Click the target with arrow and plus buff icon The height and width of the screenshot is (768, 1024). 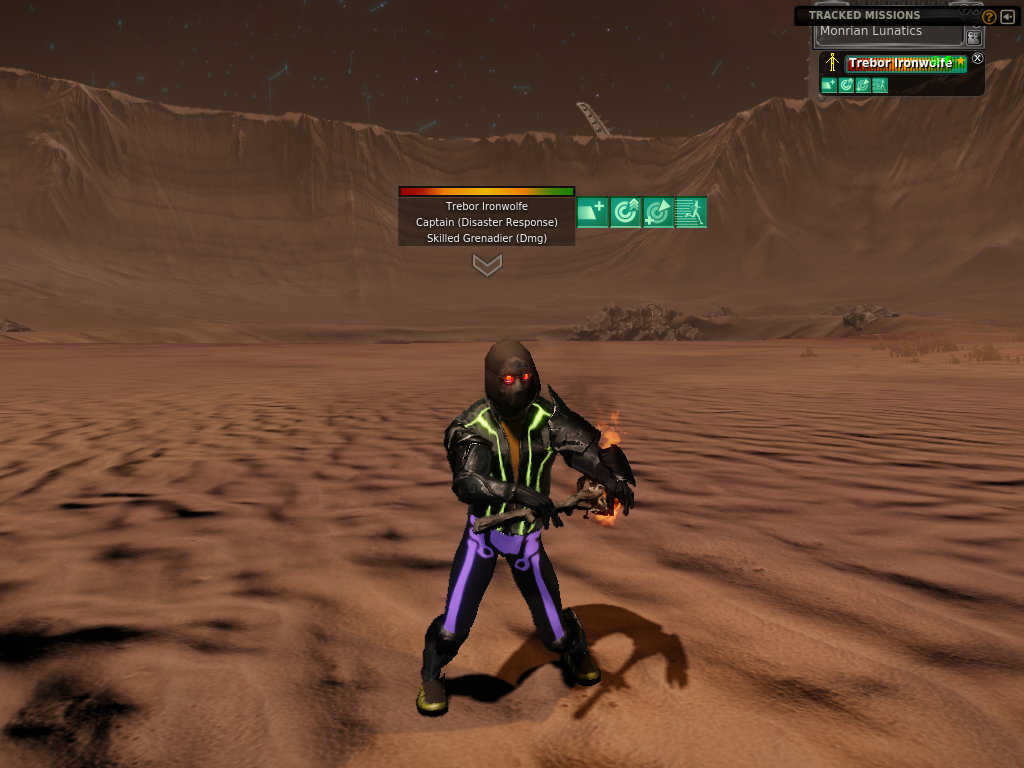pyautogui.click(x=658, y=212)
